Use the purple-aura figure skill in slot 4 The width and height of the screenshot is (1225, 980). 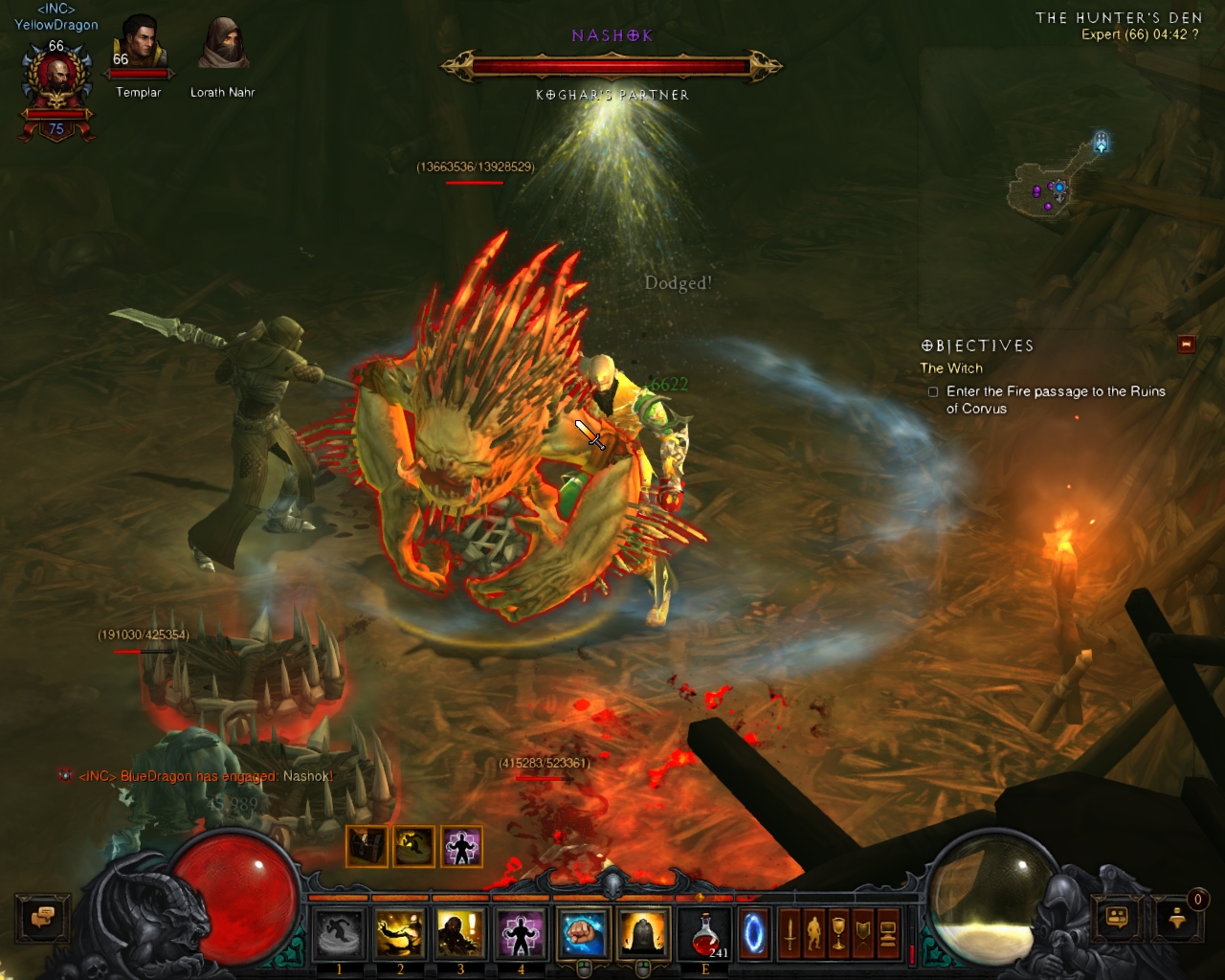(521, 933)
